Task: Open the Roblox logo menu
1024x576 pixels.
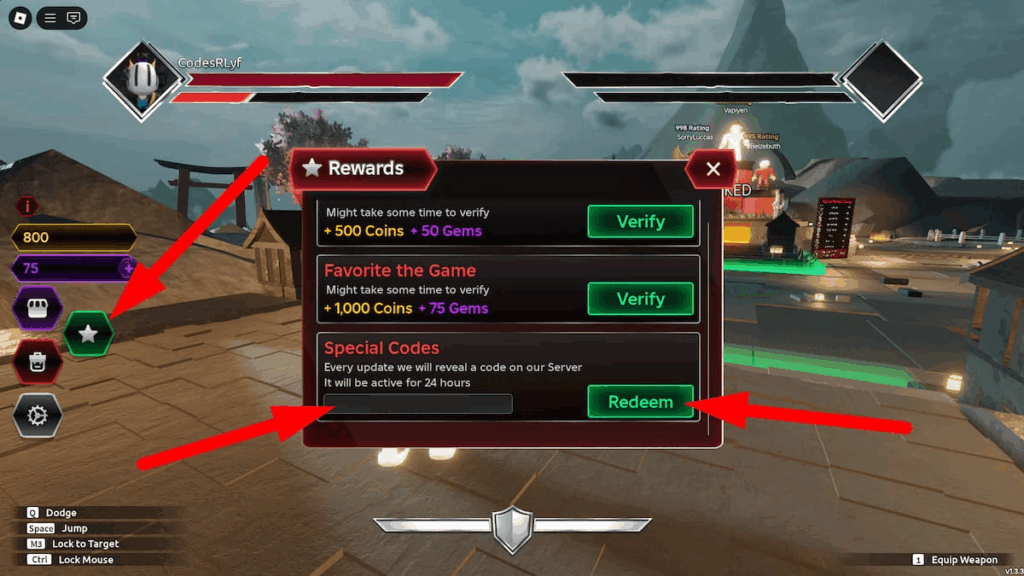Action: pyautogui.click(x=20, y=18)
